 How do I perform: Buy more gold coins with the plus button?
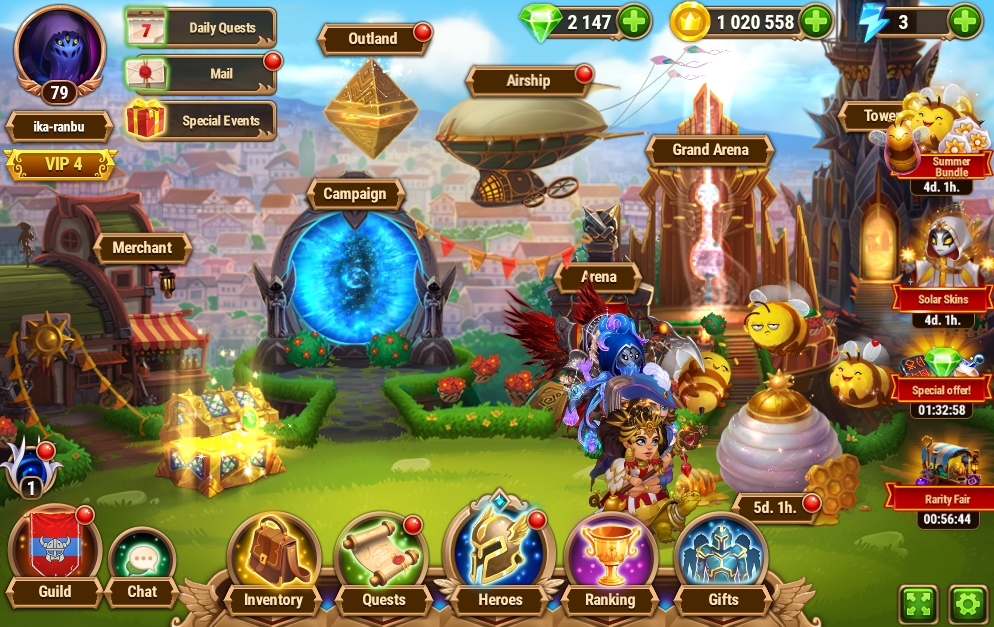816,22
